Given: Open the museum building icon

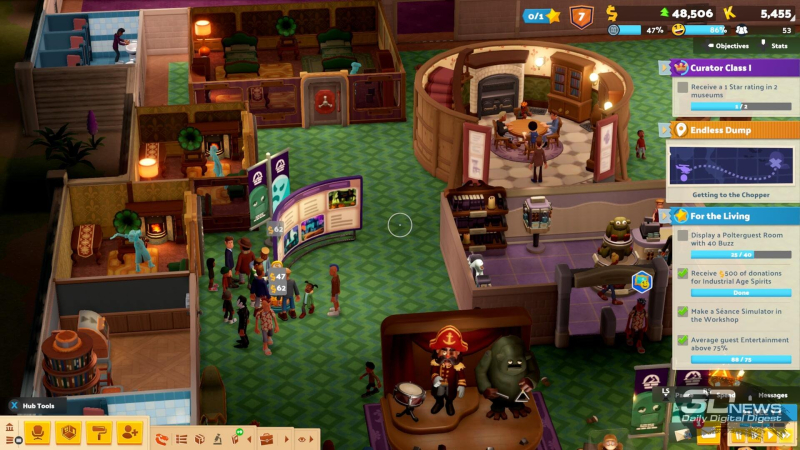Looking at the screenshot, I should click(x=10, y=428).
